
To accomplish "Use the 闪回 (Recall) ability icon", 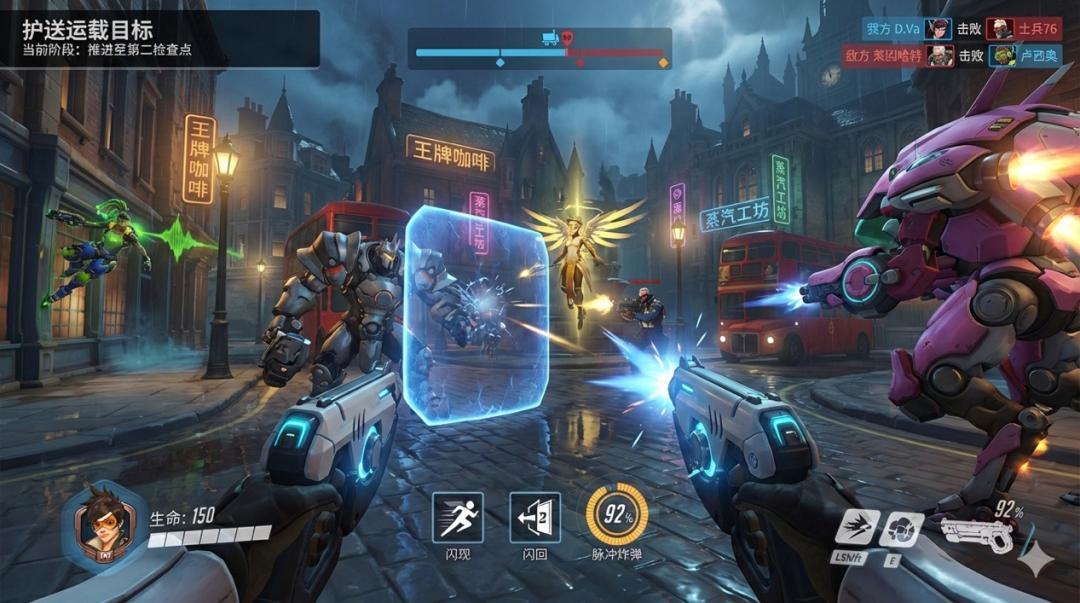I will tap(535, 517).
